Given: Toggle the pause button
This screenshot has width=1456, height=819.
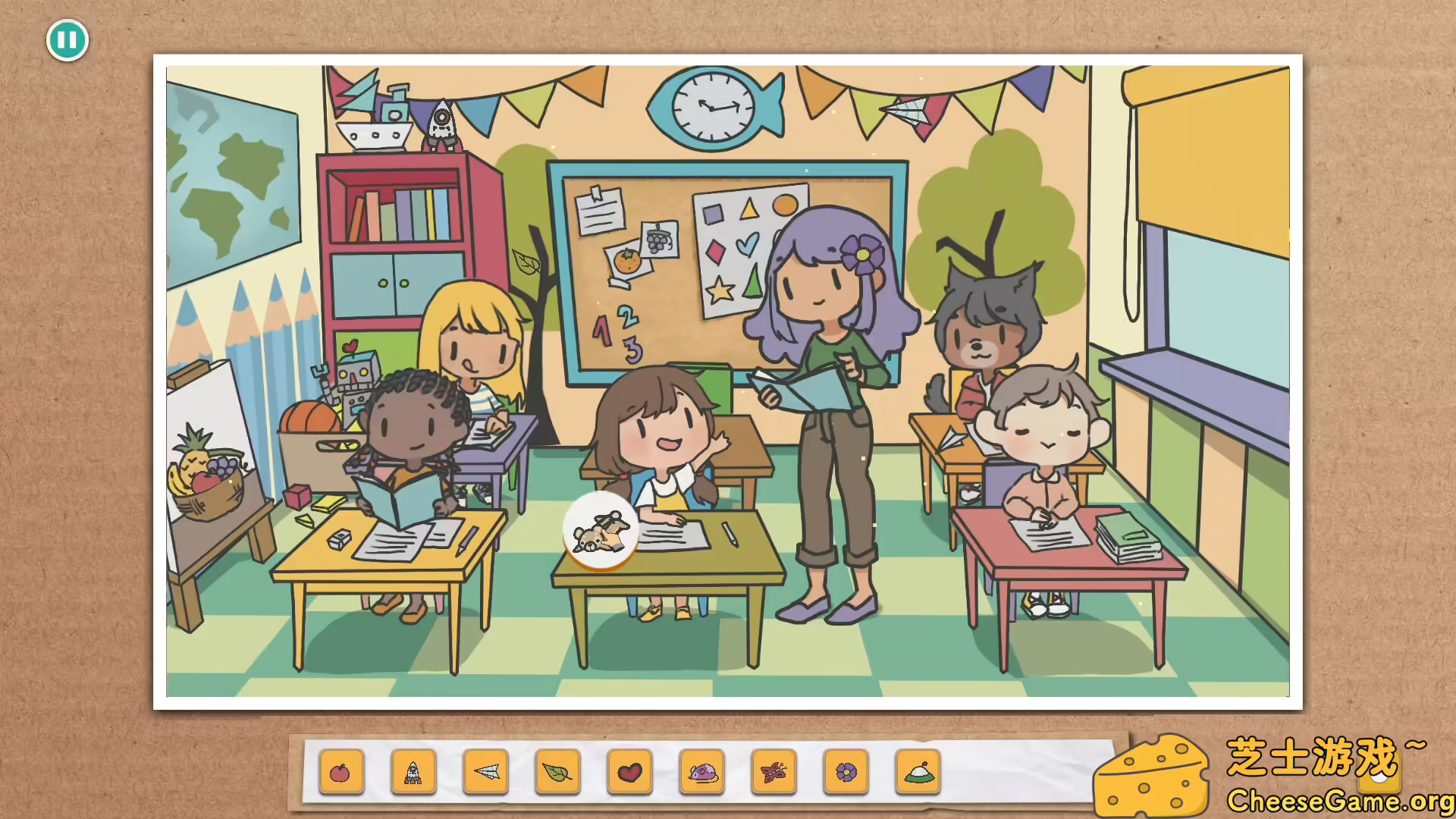Looking at the screenshot, I should (x=68, y=39).
